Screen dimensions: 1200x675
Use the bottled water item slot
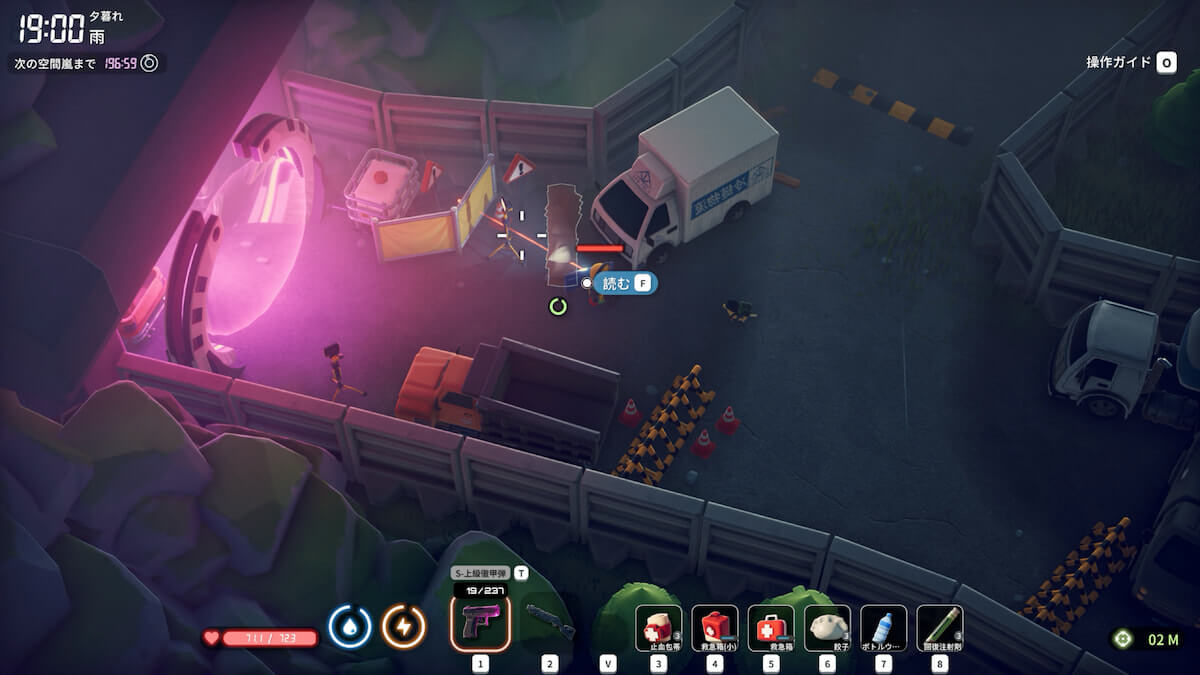coord(883,628)
